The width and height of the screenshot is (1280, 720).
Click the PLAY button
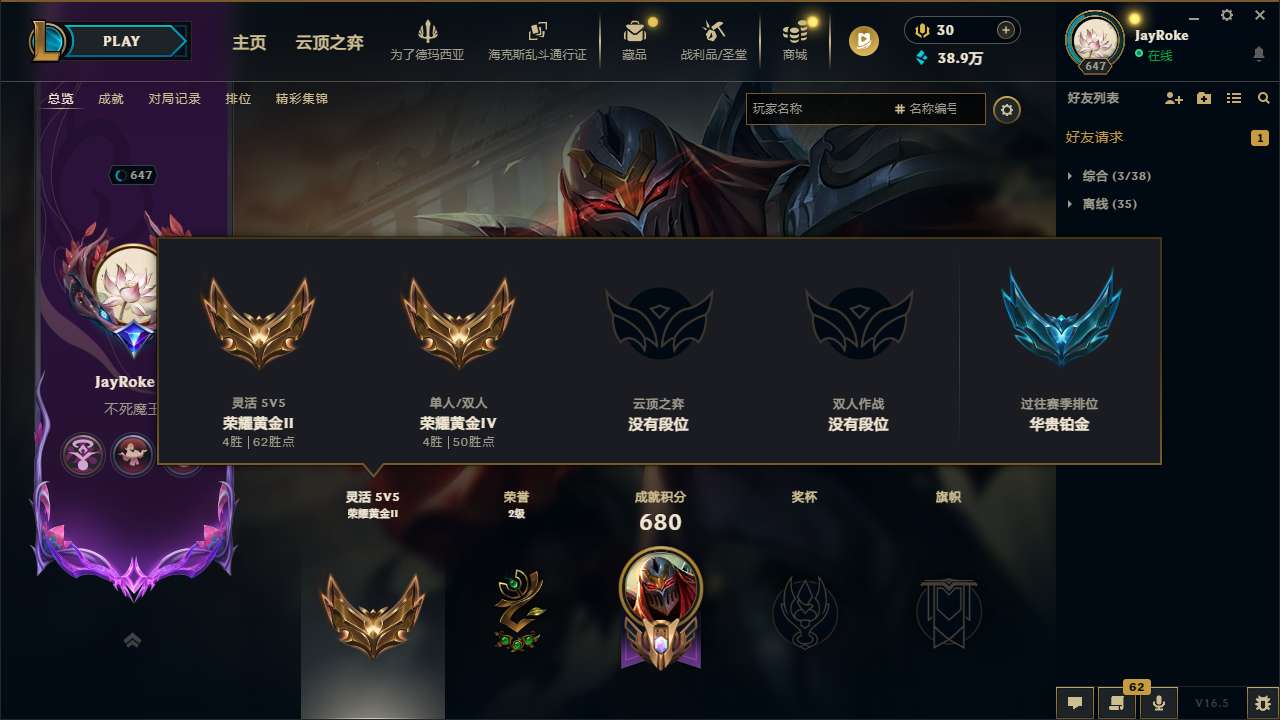click(122, 41)
